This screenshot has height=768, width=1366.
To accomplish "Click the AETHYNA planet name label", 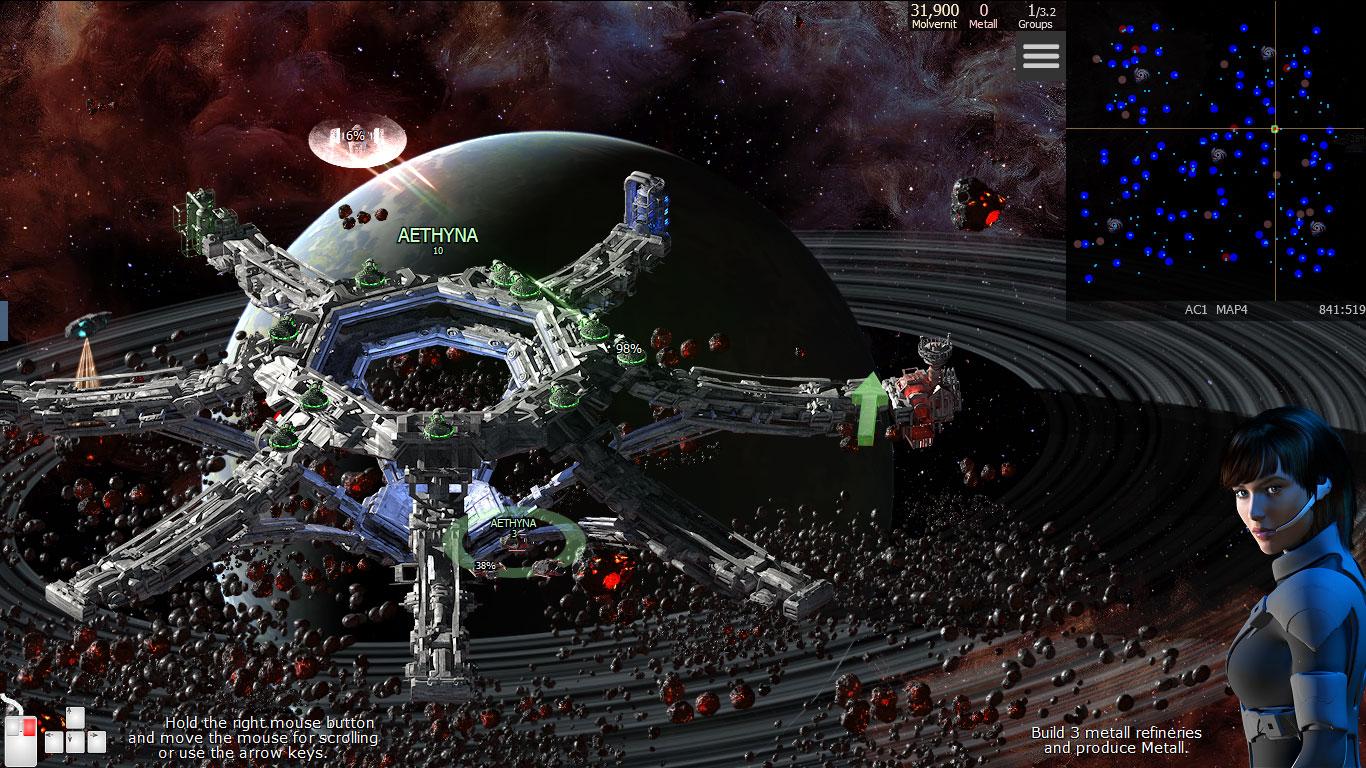I will click(436, 234).
